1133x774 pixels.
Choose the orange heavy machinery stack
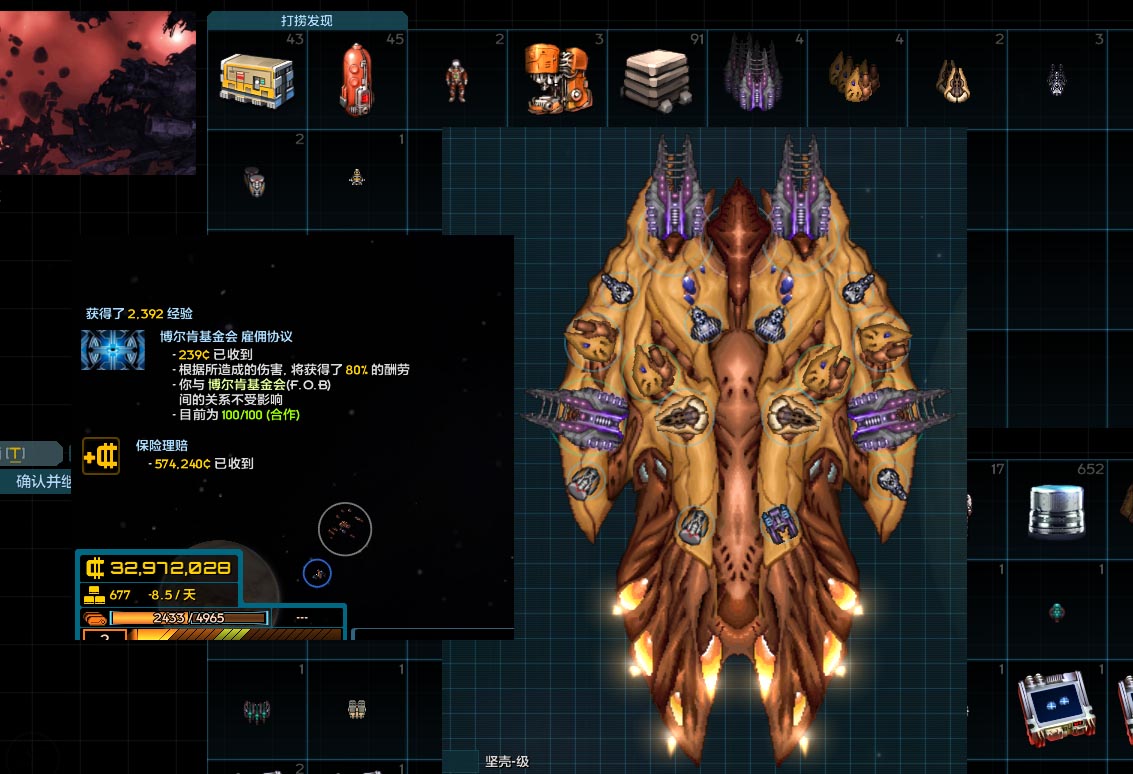tap(554, 78)
